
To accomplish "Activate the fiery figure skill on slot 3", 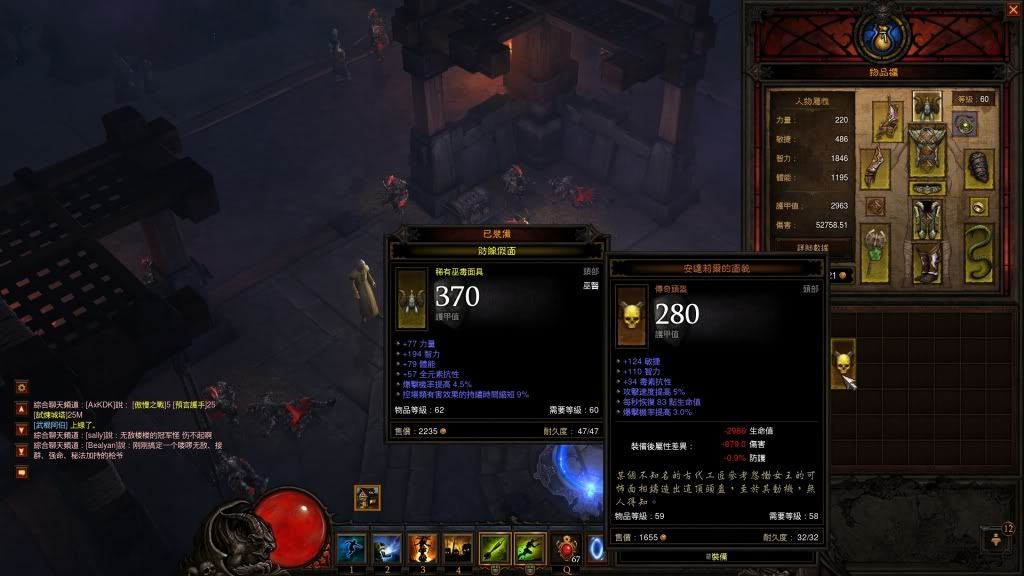I will coord(421,548).
